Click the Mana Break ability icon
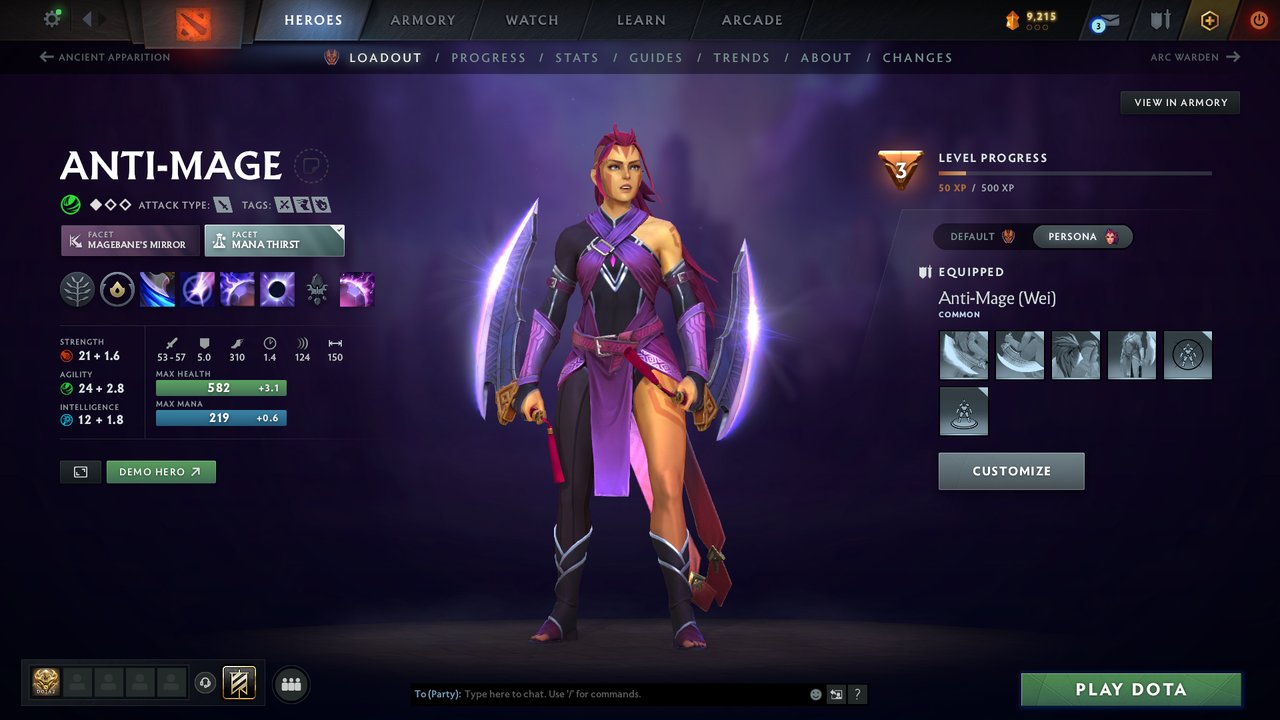 point(157,288)
